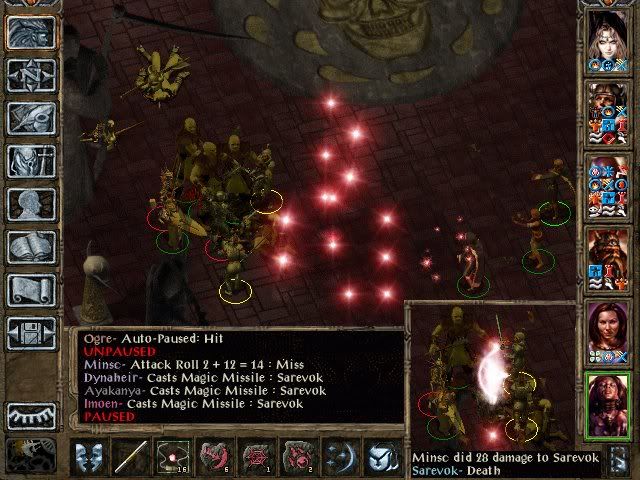Select the top white-haired character portrait
This screenshot has width=640, height=480.
point(609,35)
